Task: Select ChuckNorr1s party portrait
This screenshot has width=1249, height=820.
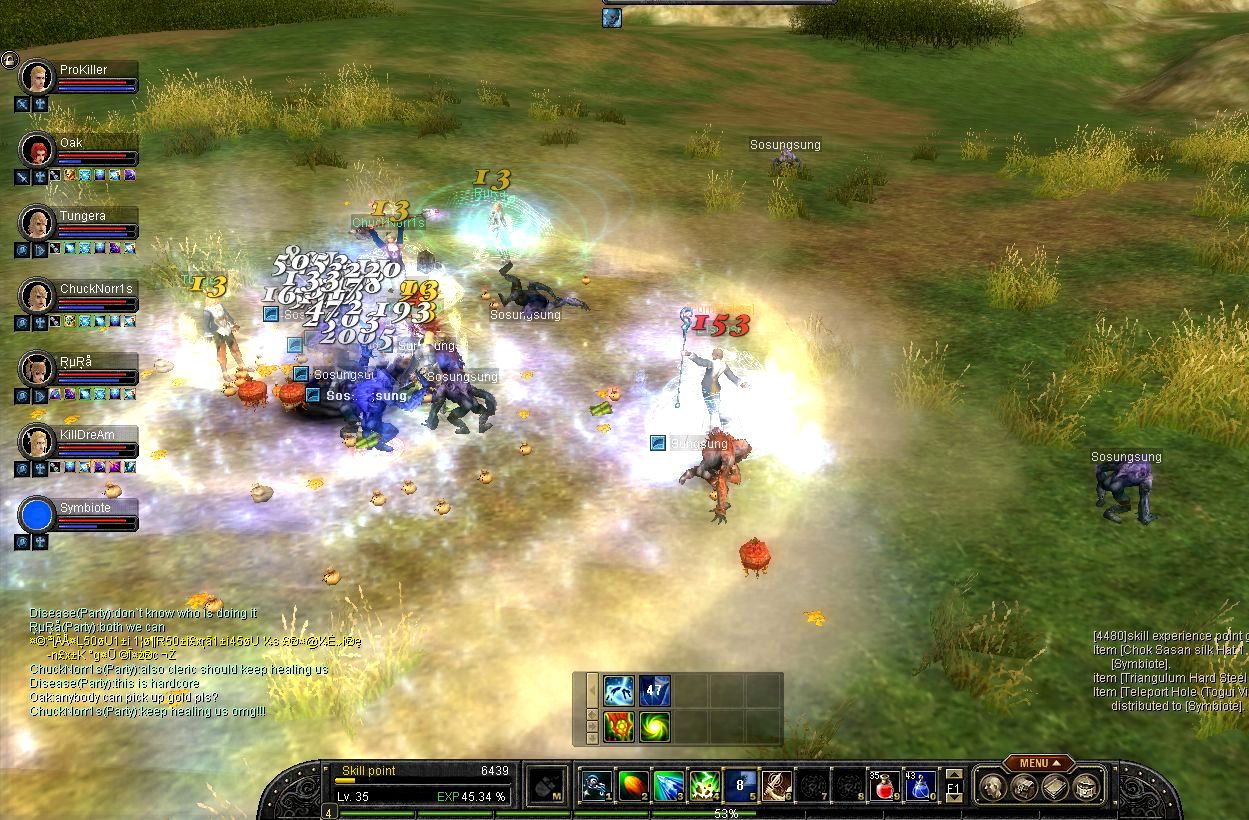Action: point(37,296)
